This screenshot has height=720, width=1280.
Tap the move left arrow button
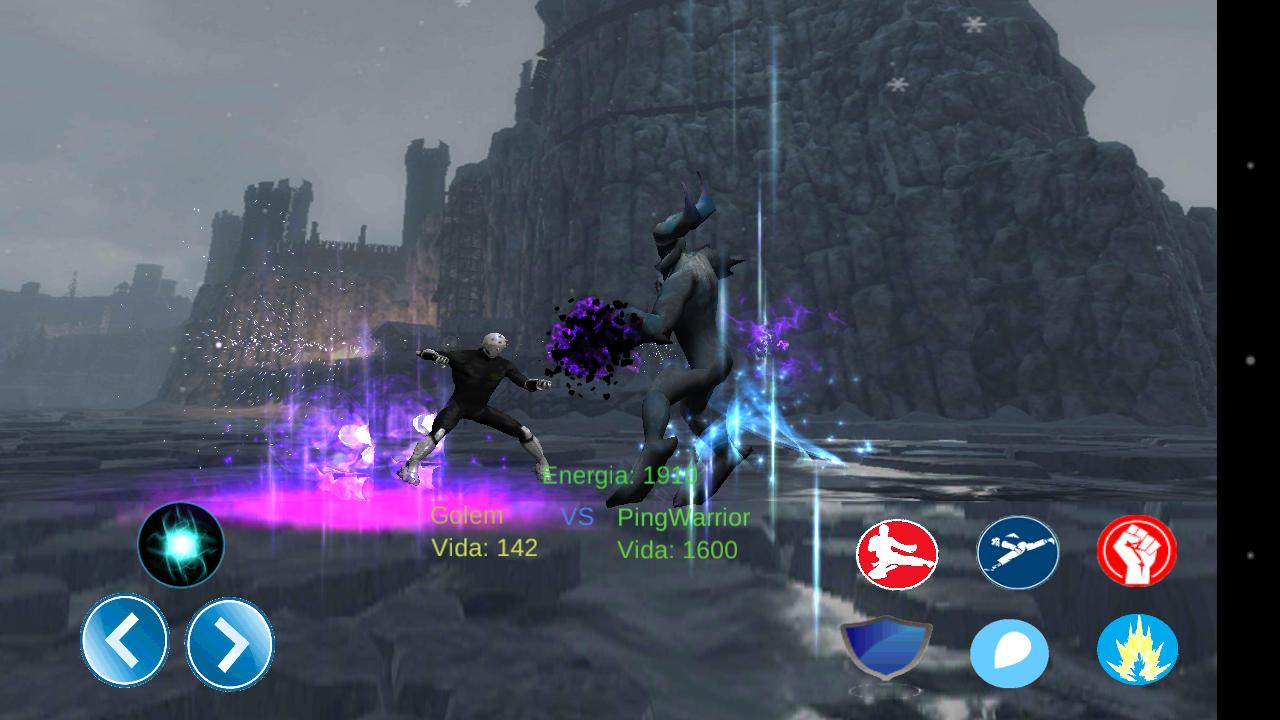click(125, 640)
